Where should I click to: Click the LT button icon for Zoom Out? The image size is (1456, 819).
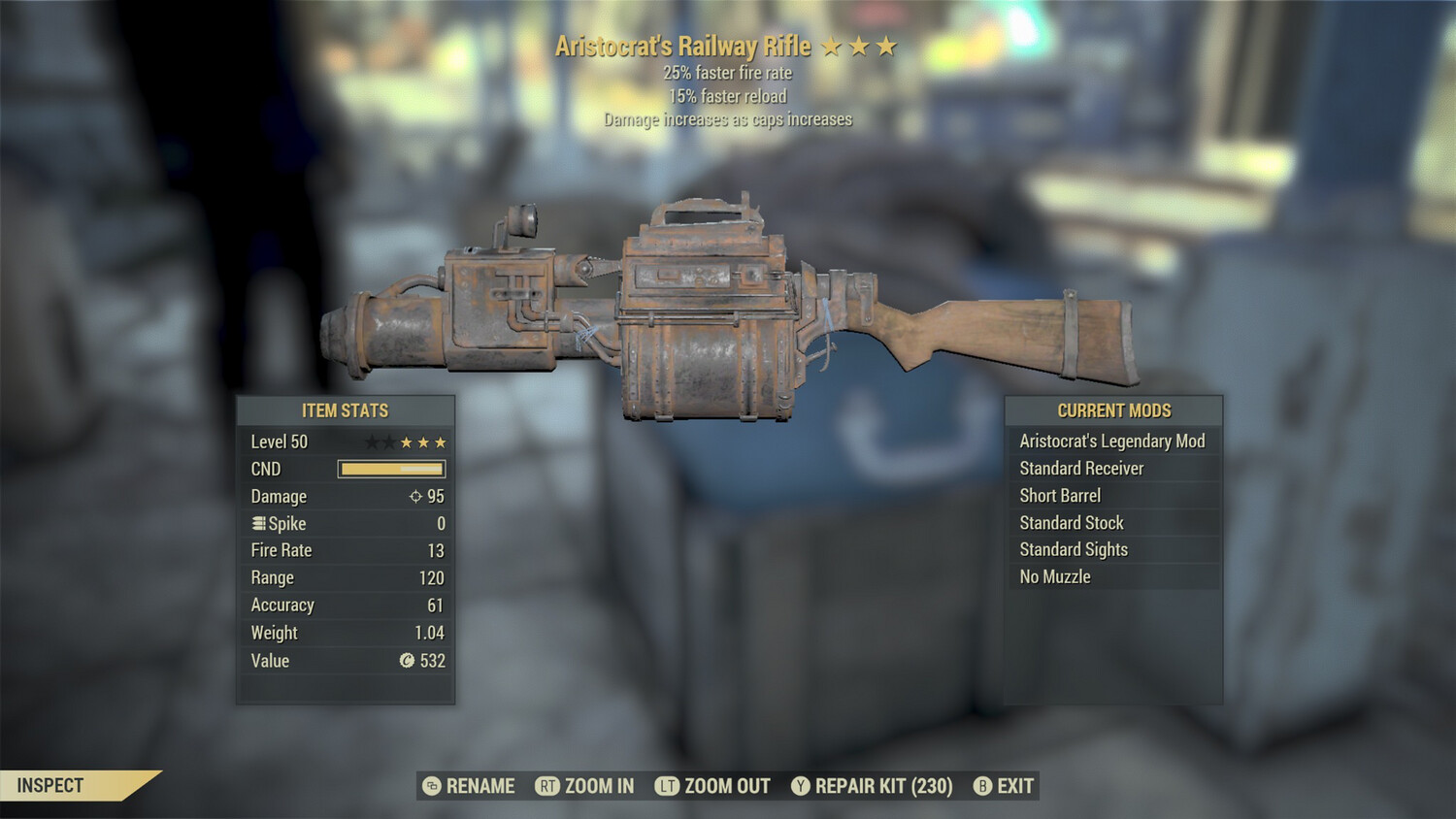point(668,787)
